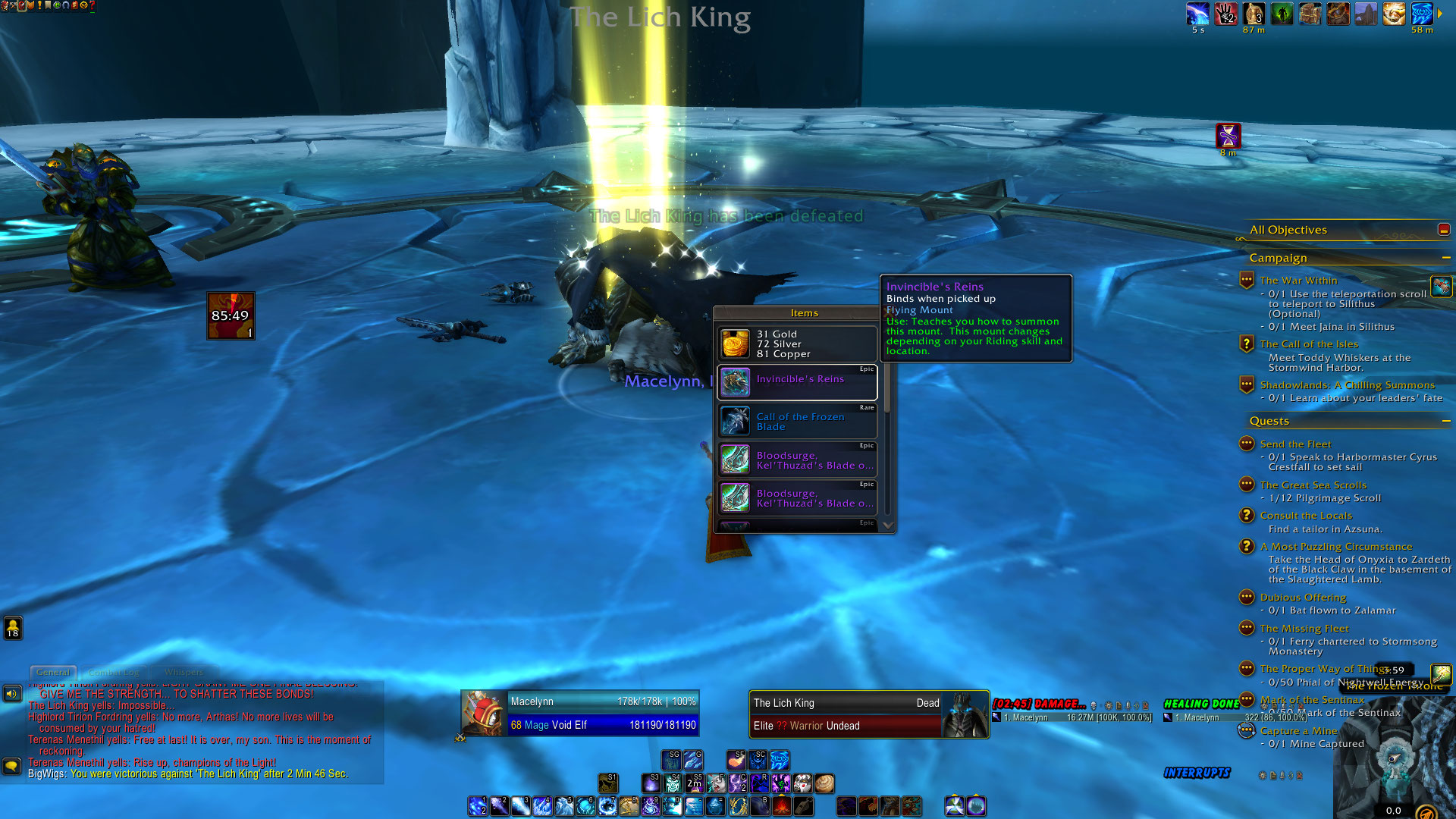Loot the Call of the Frozen Blade item
Image resolution: width=1456 pixels, height=819 pixels.
[x=798, y=422]
